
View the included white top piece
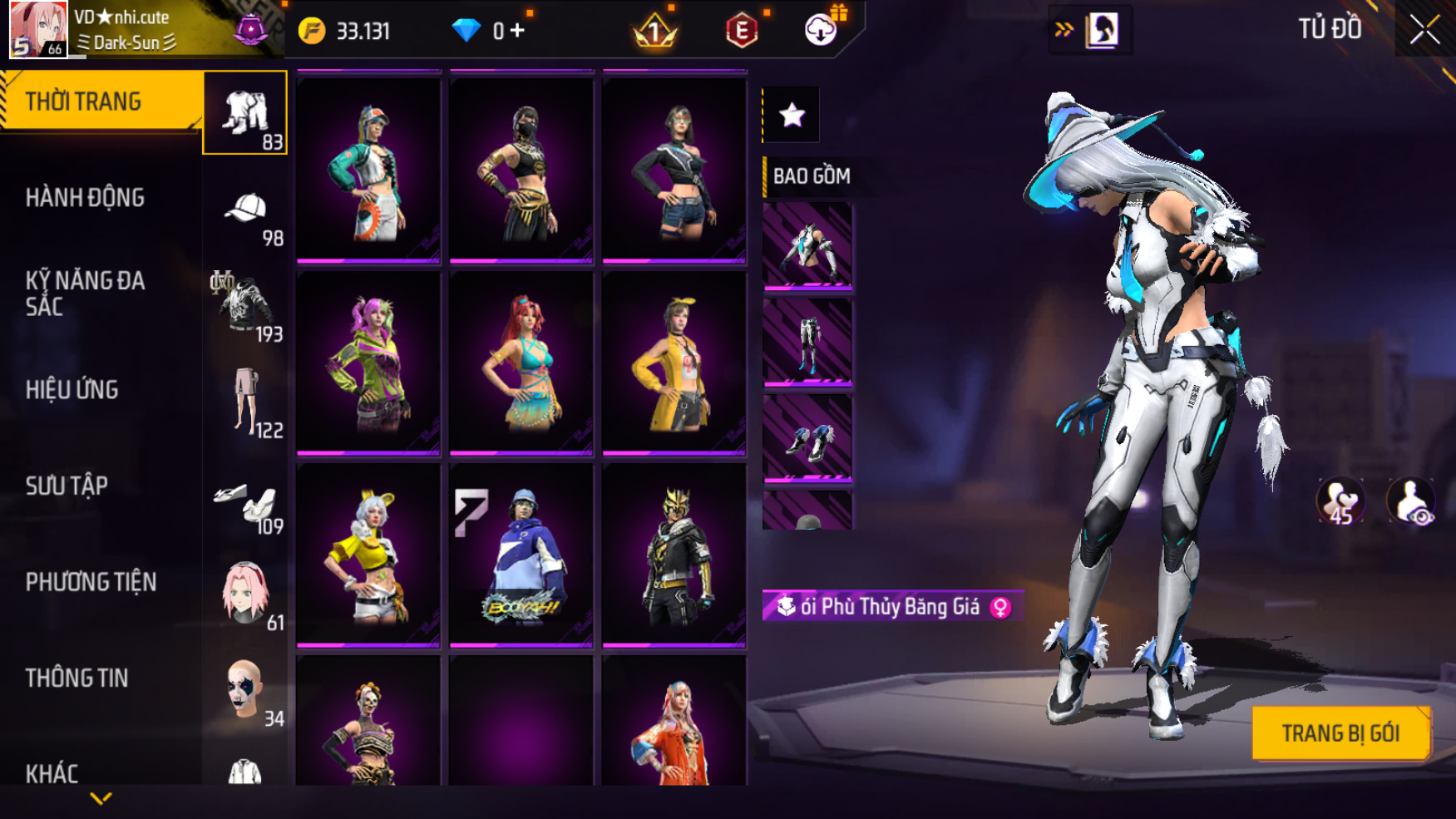[807, 246]
